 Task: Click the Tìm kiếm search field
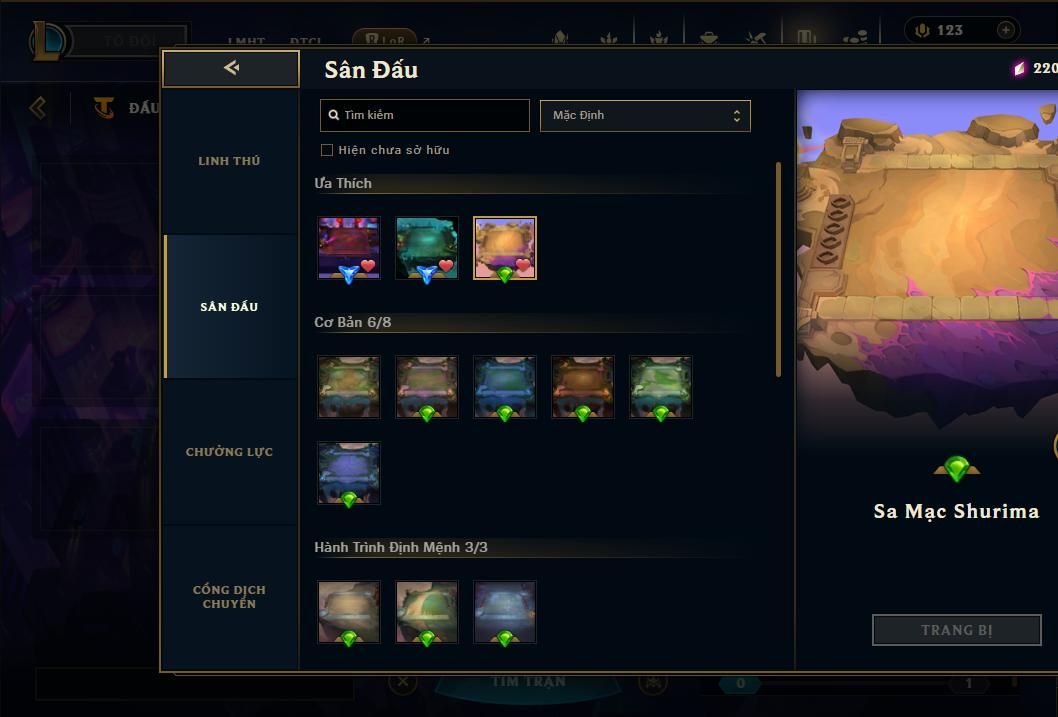pos(425,115)
